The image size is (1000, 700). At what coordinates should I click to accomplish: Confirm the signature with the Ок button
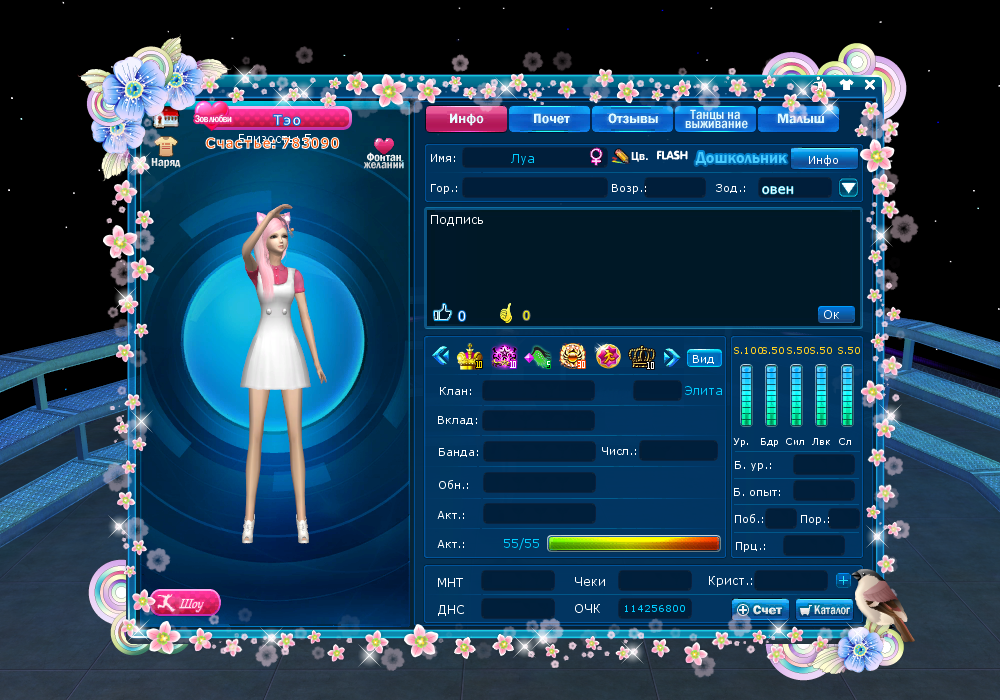coord(835,314)
